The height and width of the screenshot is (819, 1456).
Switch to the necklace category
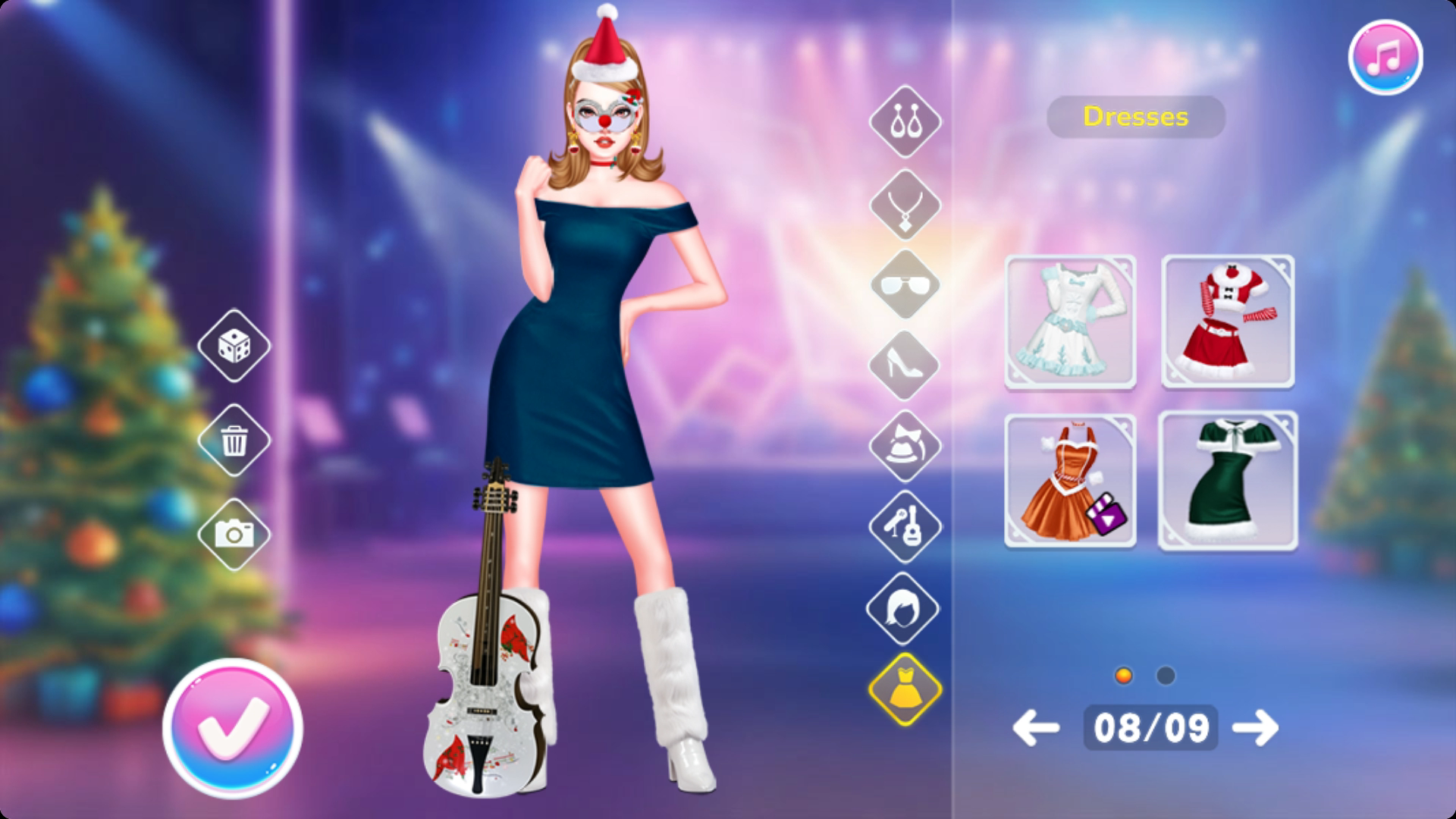[x=905, y=205]
